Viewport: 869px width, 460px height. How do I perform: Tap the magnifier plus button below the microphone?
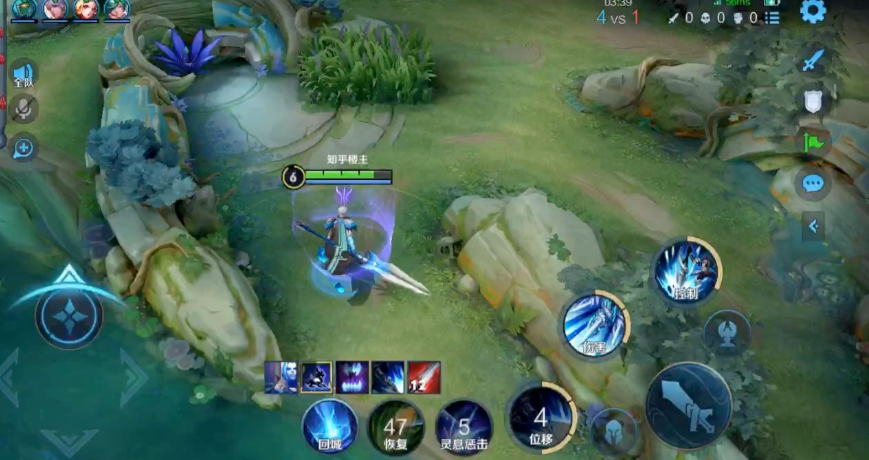[23, 148]
